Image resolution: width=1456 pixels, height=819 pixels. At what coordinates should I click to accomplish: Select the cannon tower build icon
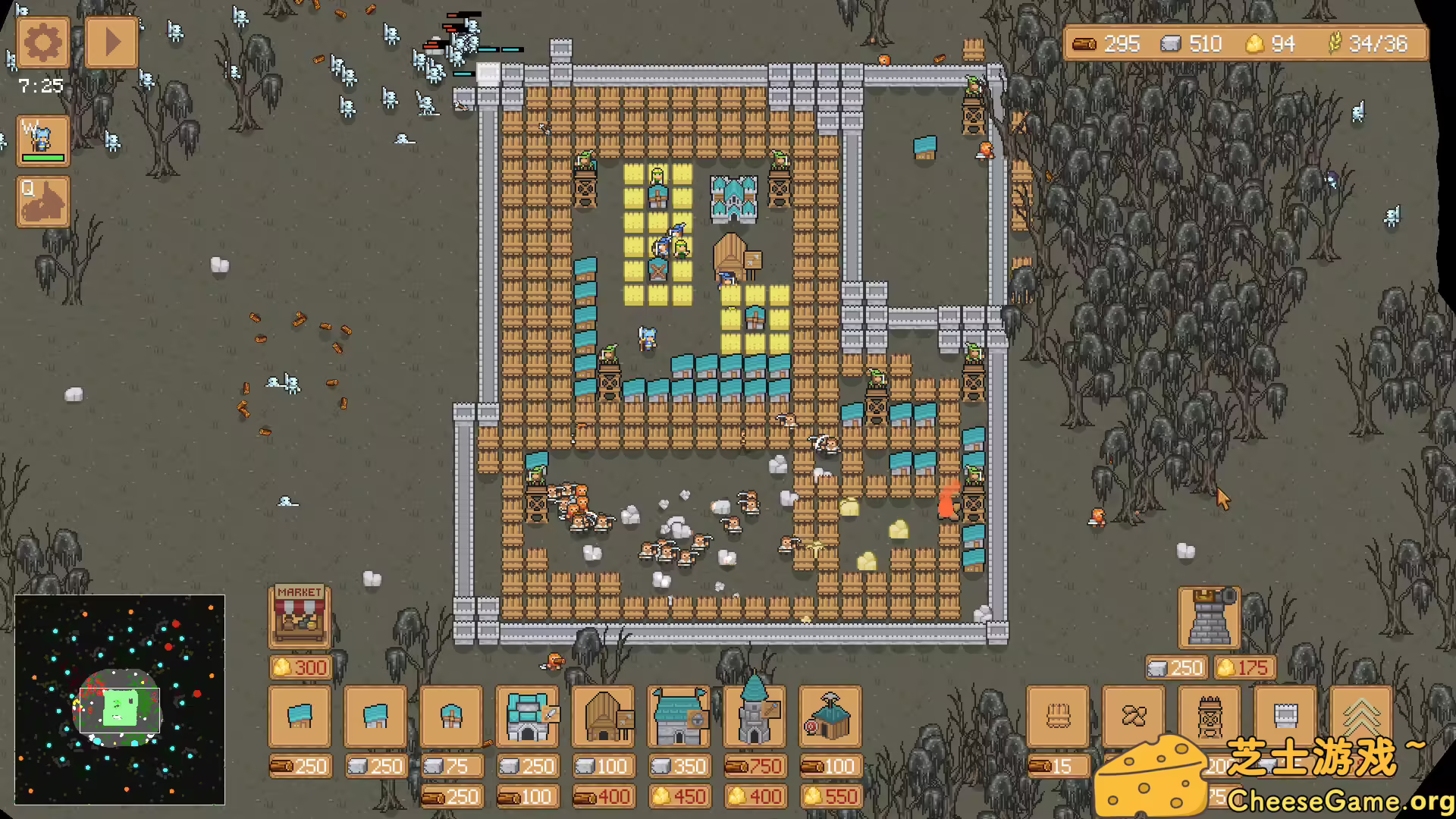pos(1210,618)
